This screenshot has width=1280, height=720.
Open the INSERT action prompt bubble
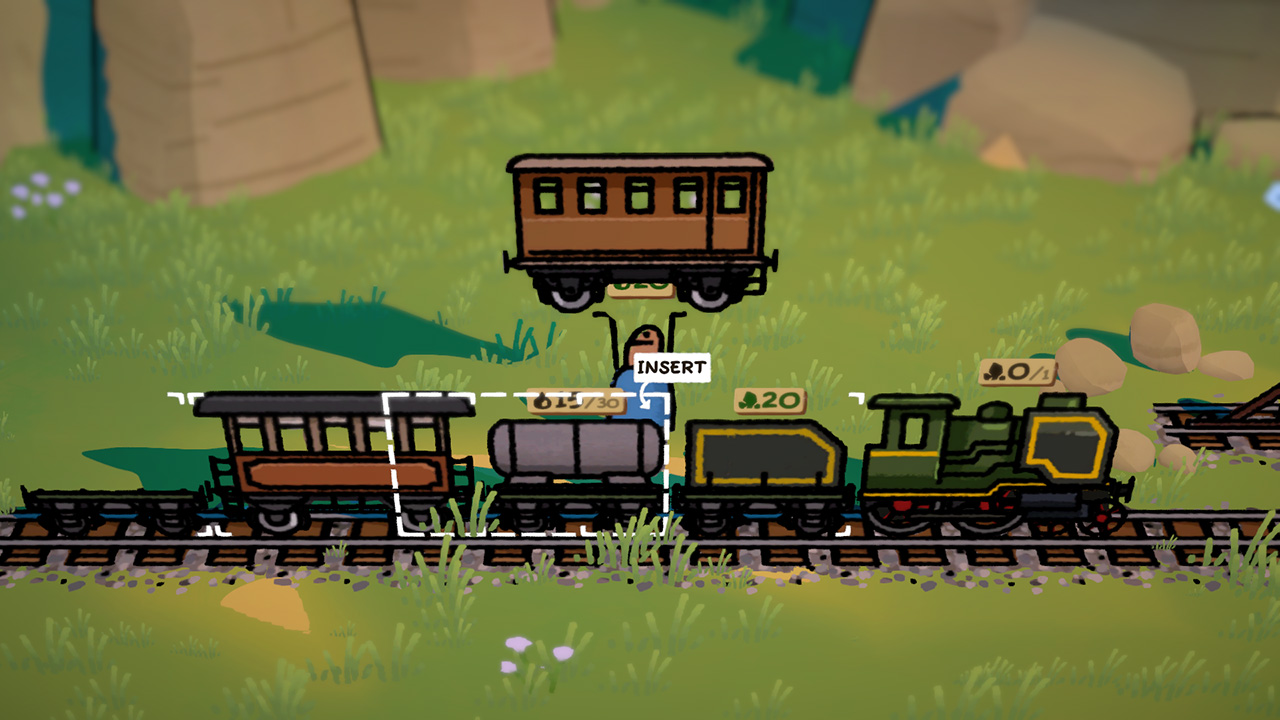pos(672,366)
